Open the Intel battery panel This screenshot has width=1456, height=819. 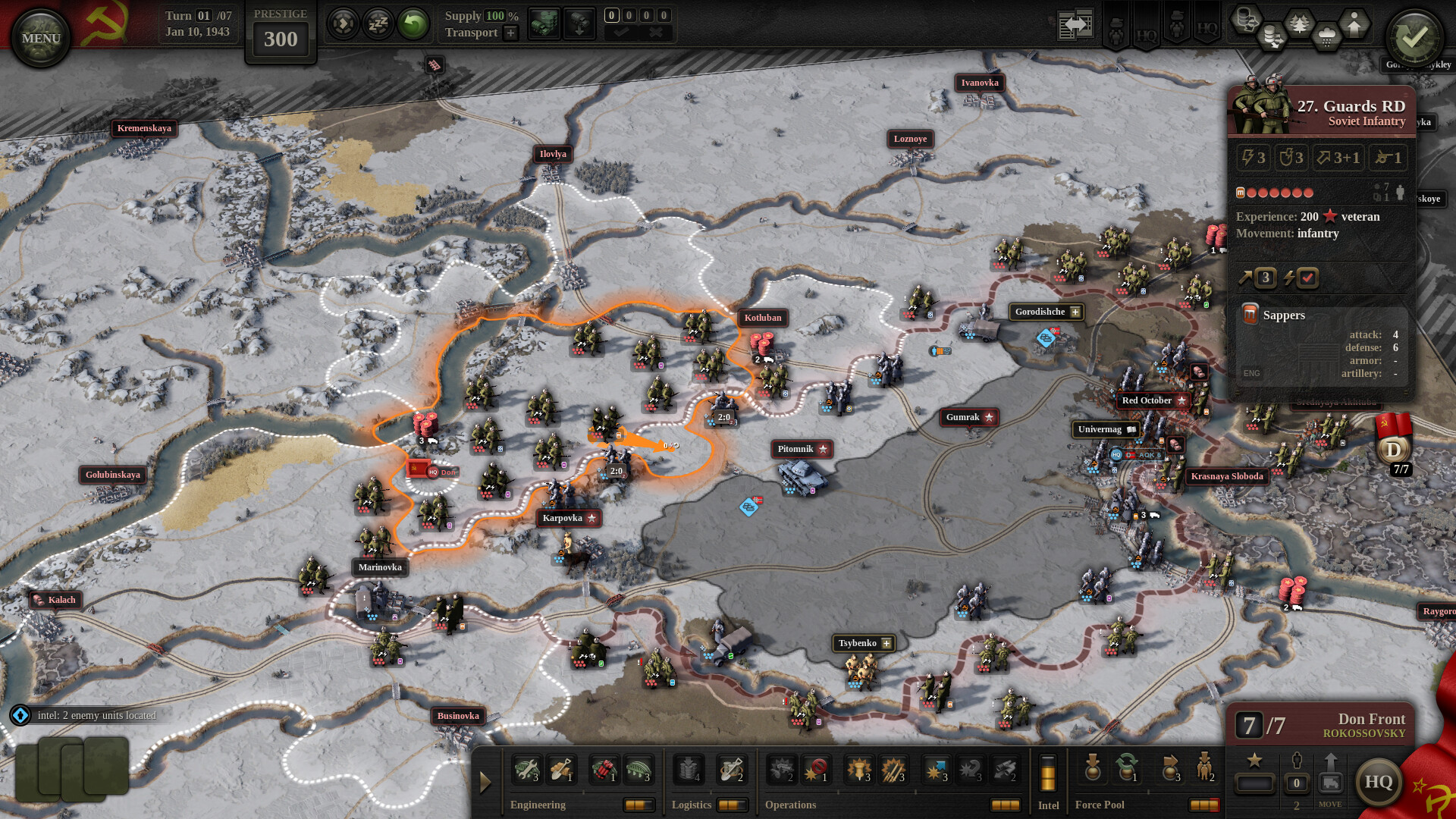(x=1048, y=773)
